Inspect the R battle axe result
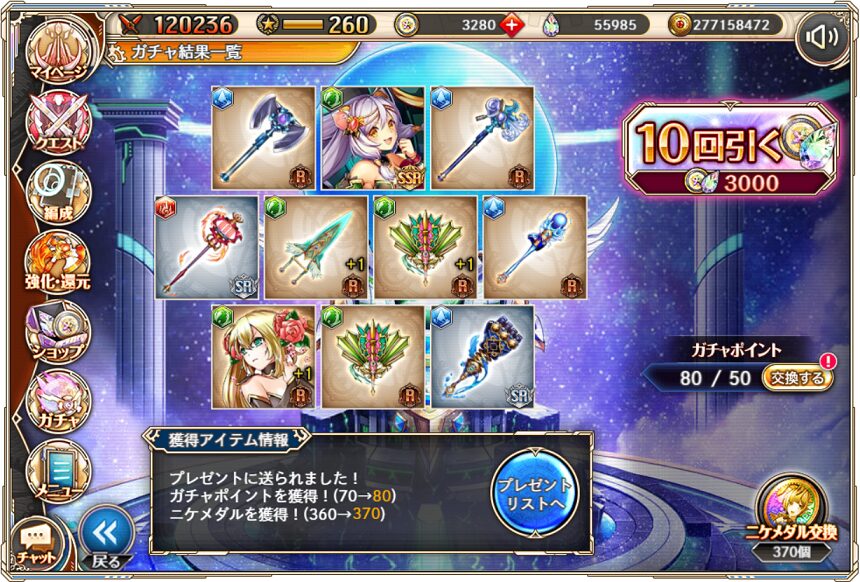The height and width of the screenshot is (582, 860). (264, 137)
